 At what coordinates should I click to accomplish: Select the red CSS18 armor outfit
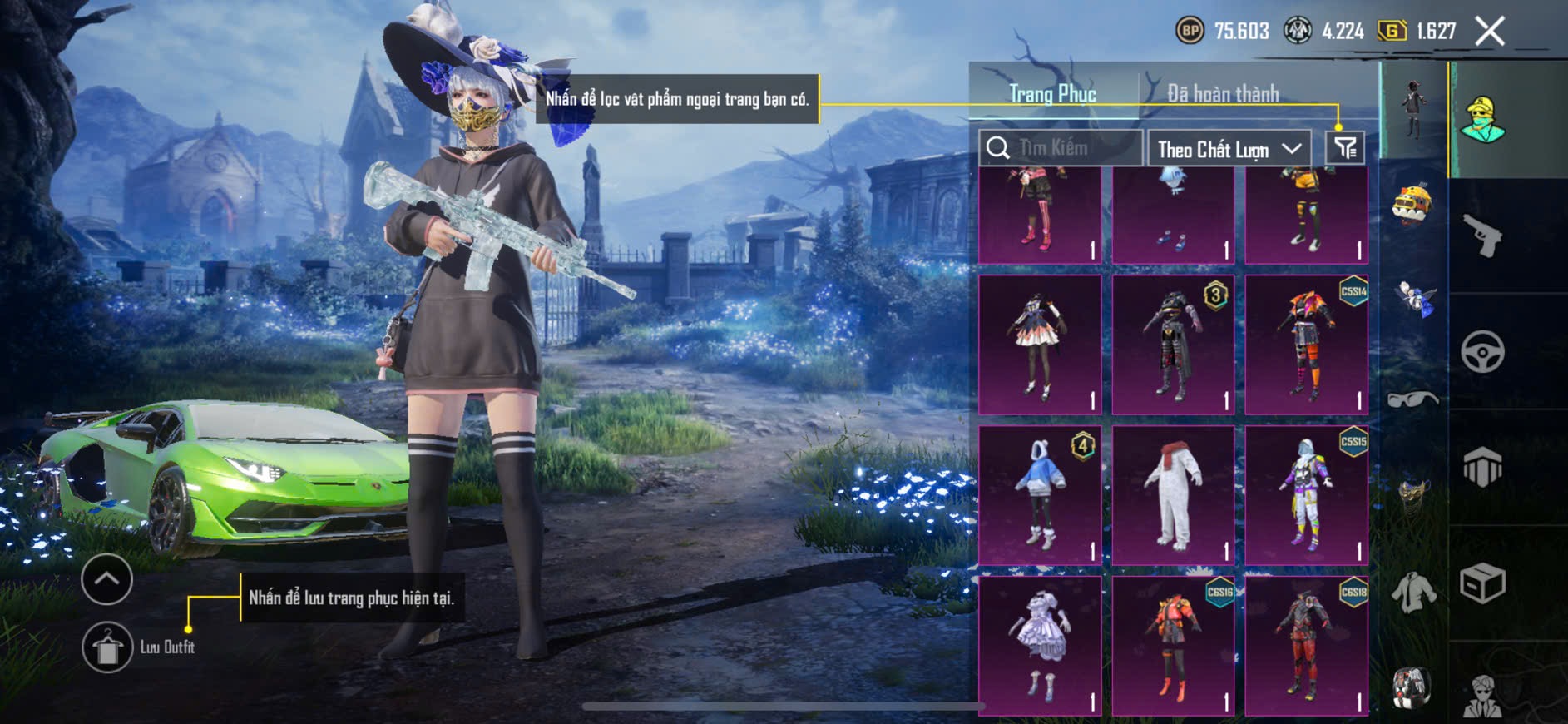click(x=1306, y=646)
